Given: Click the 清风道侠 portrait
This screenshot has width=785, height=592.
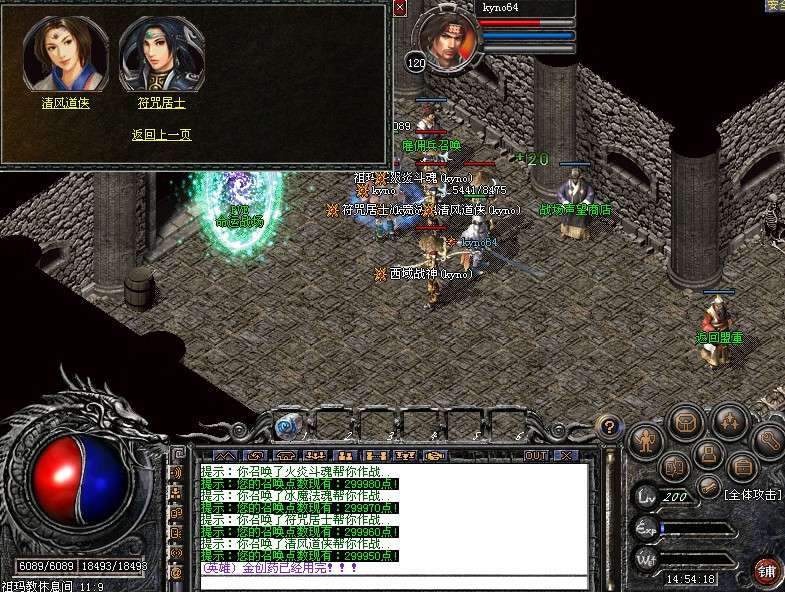Looking at the screenshot, I should pyautogui.click(x=66, y=54).
